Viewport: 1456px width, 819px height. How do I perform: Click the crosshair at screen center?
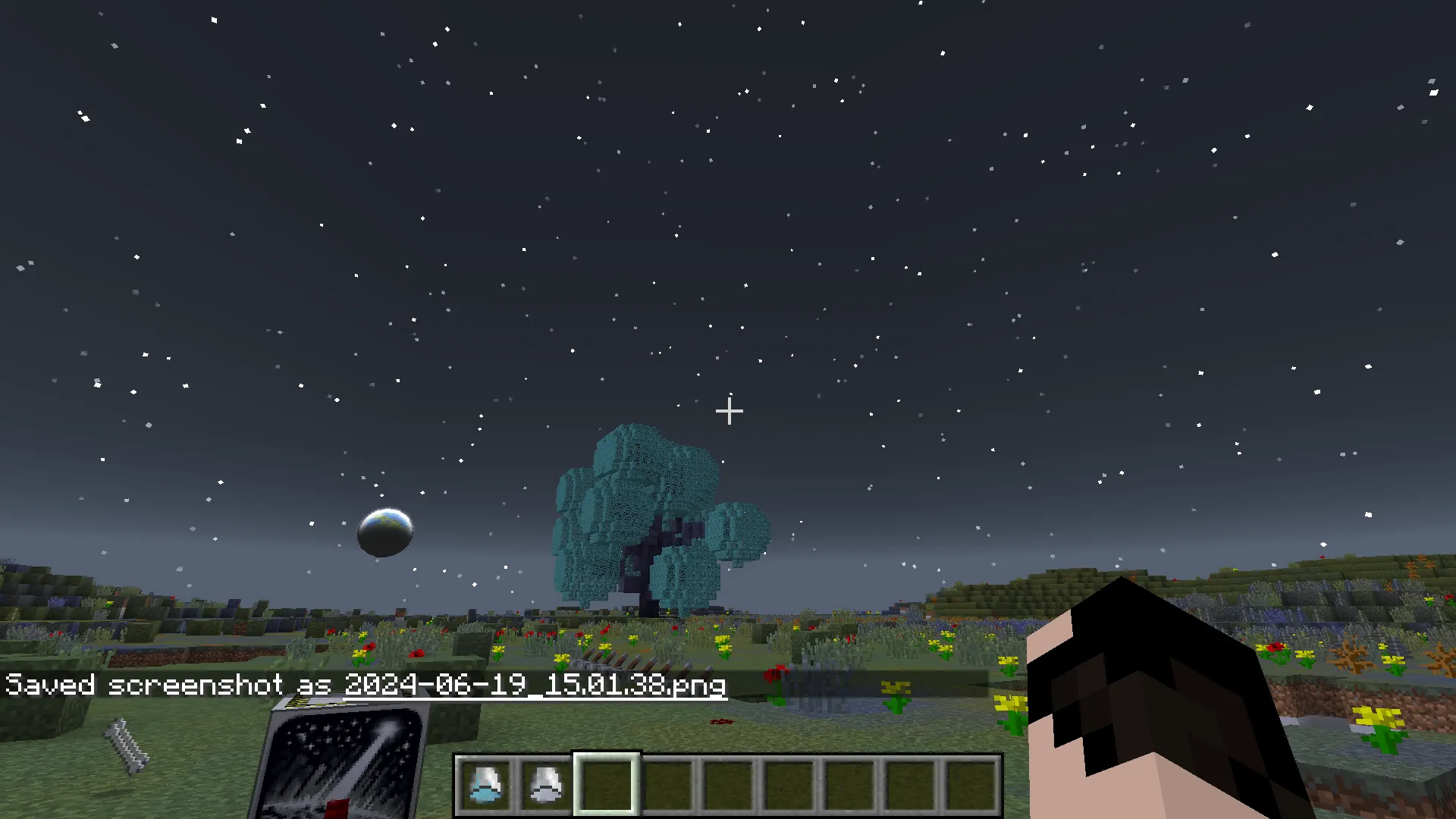coord(729,412)
